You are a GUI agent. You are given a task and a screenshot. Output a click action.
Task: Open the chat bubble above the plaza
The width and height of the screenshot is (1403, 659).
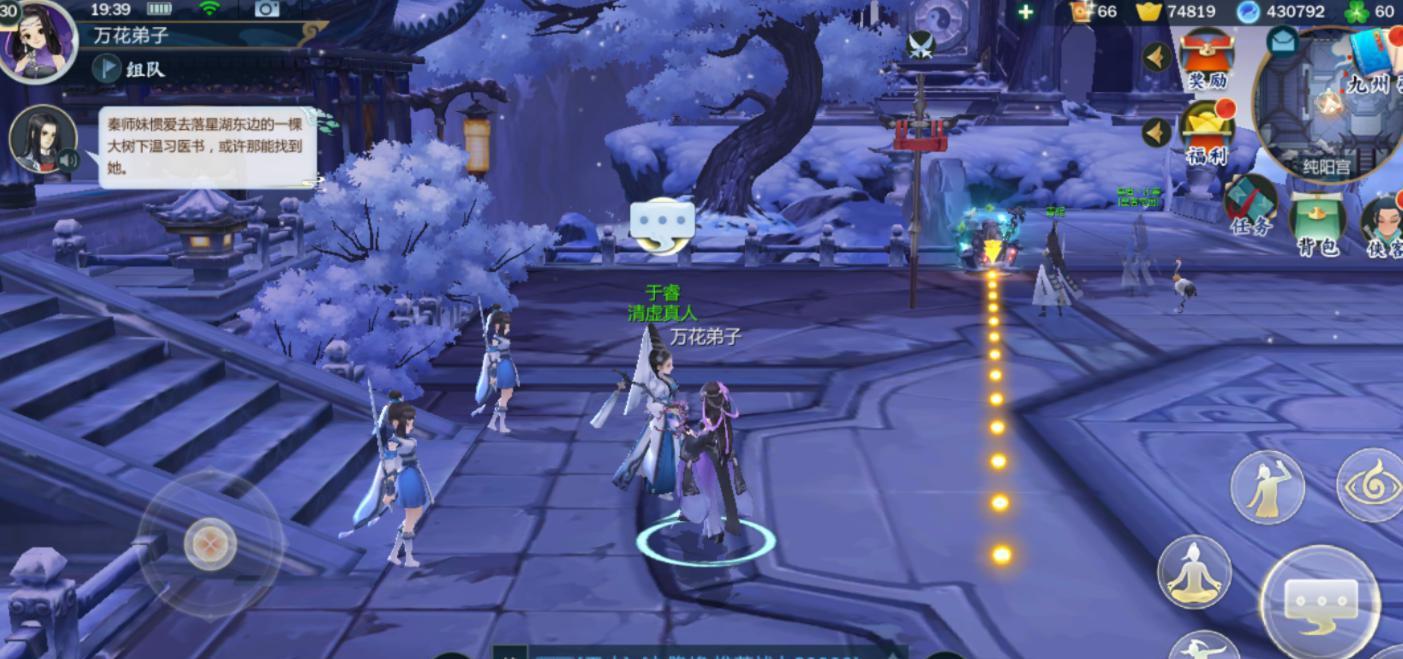click(x=662, y=225)
